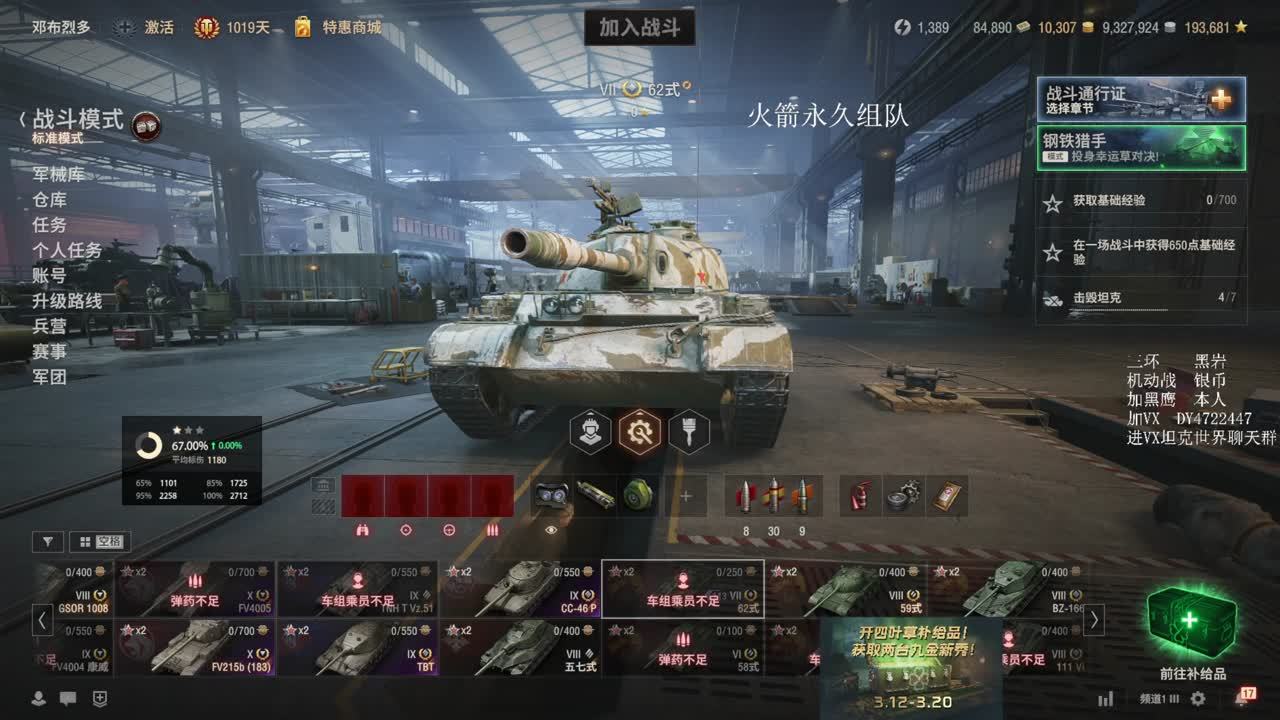Click the 加入战斗 battle button
Viewport: 1280px width, 720px height.
[x=639, y=28]
